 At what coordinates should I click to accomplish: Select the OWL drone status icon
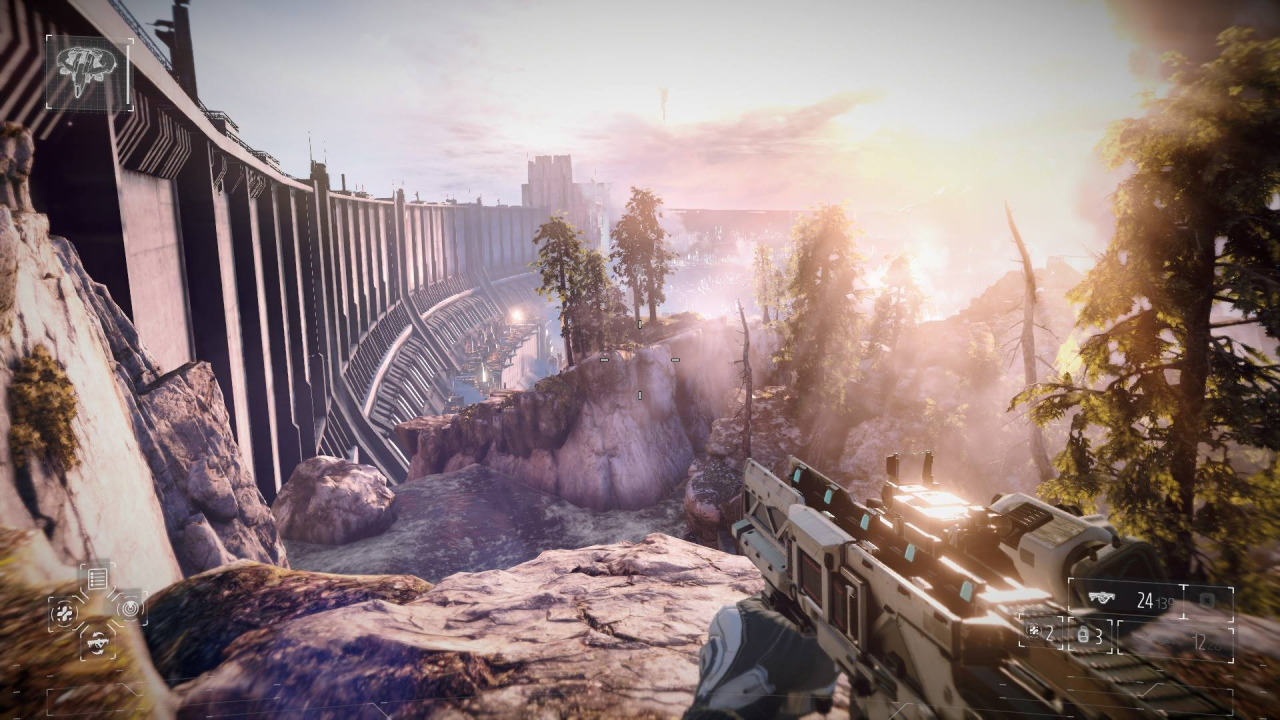click(88, 73)
